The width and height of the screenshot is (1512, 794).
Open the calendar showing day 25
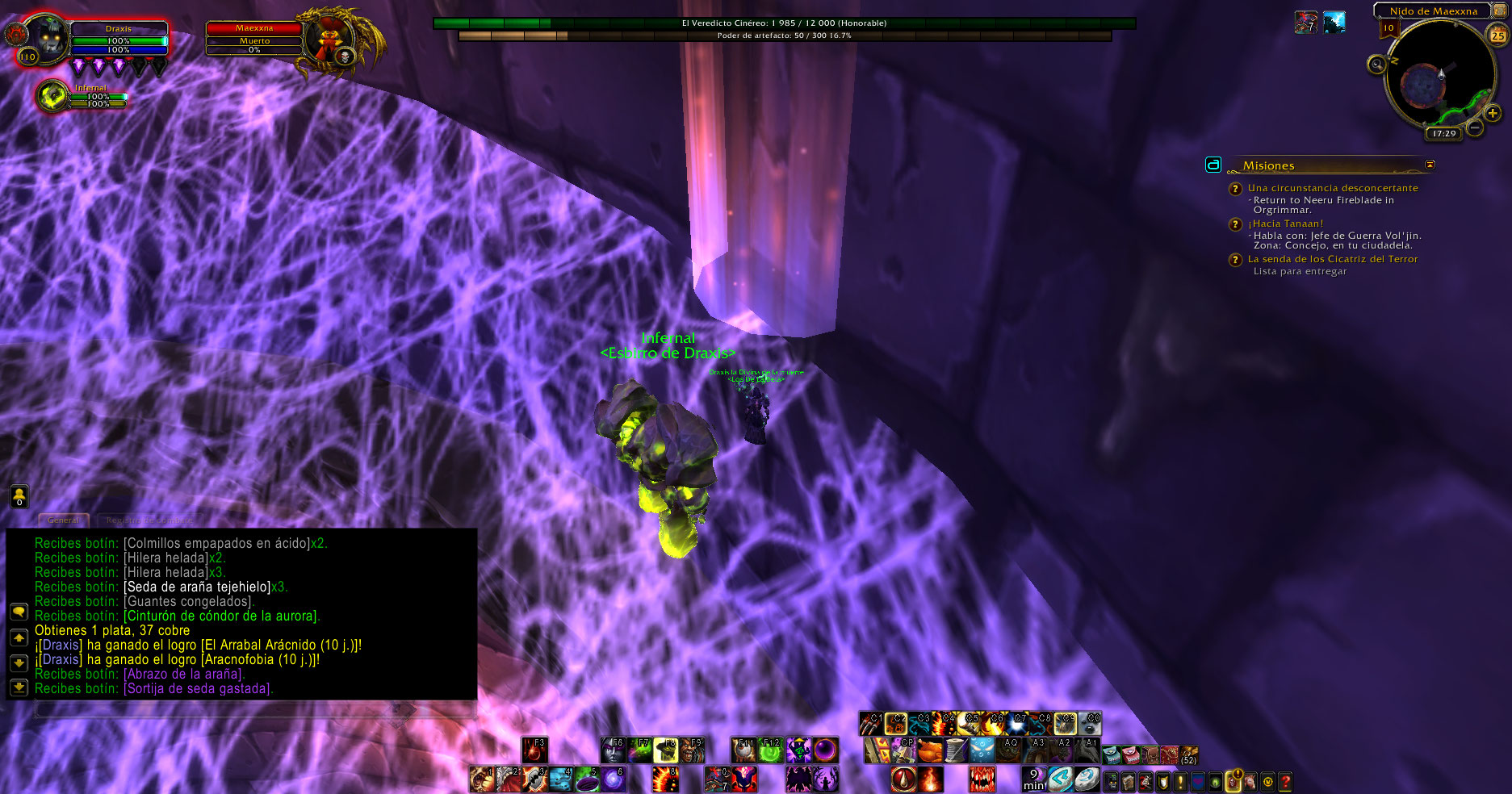1497,36
